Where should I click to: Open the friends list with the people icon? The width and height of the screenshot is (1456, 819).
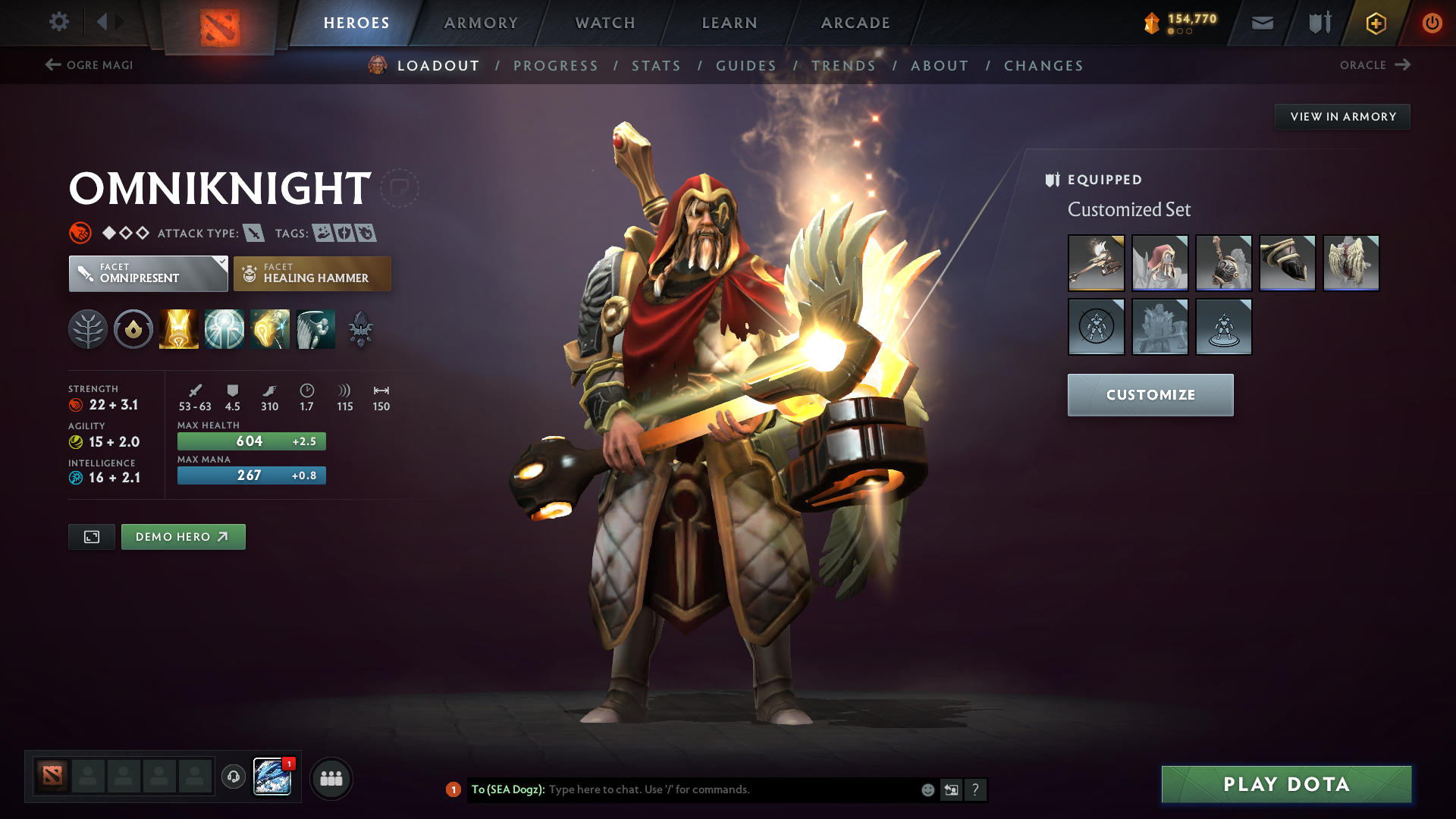coord(331,777)
